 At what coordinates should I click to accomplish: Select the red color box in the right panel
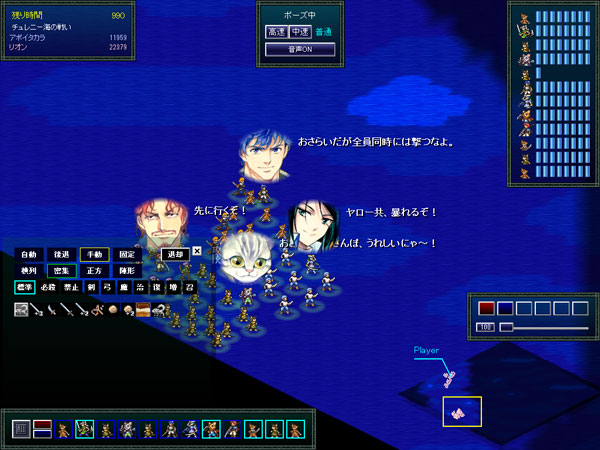486,308
